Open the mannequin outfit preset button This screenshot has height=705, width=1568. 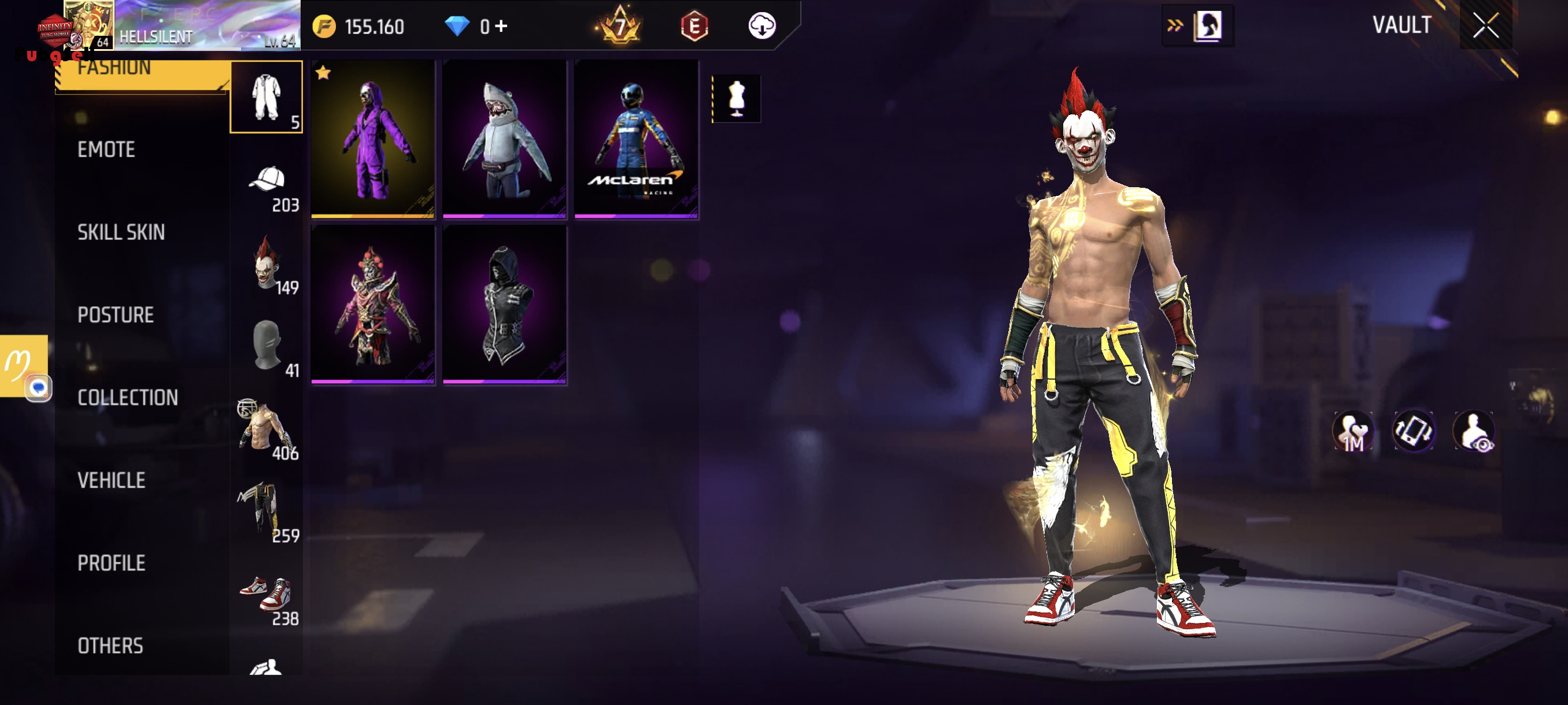pyautogui.click(x=737, y=99)
